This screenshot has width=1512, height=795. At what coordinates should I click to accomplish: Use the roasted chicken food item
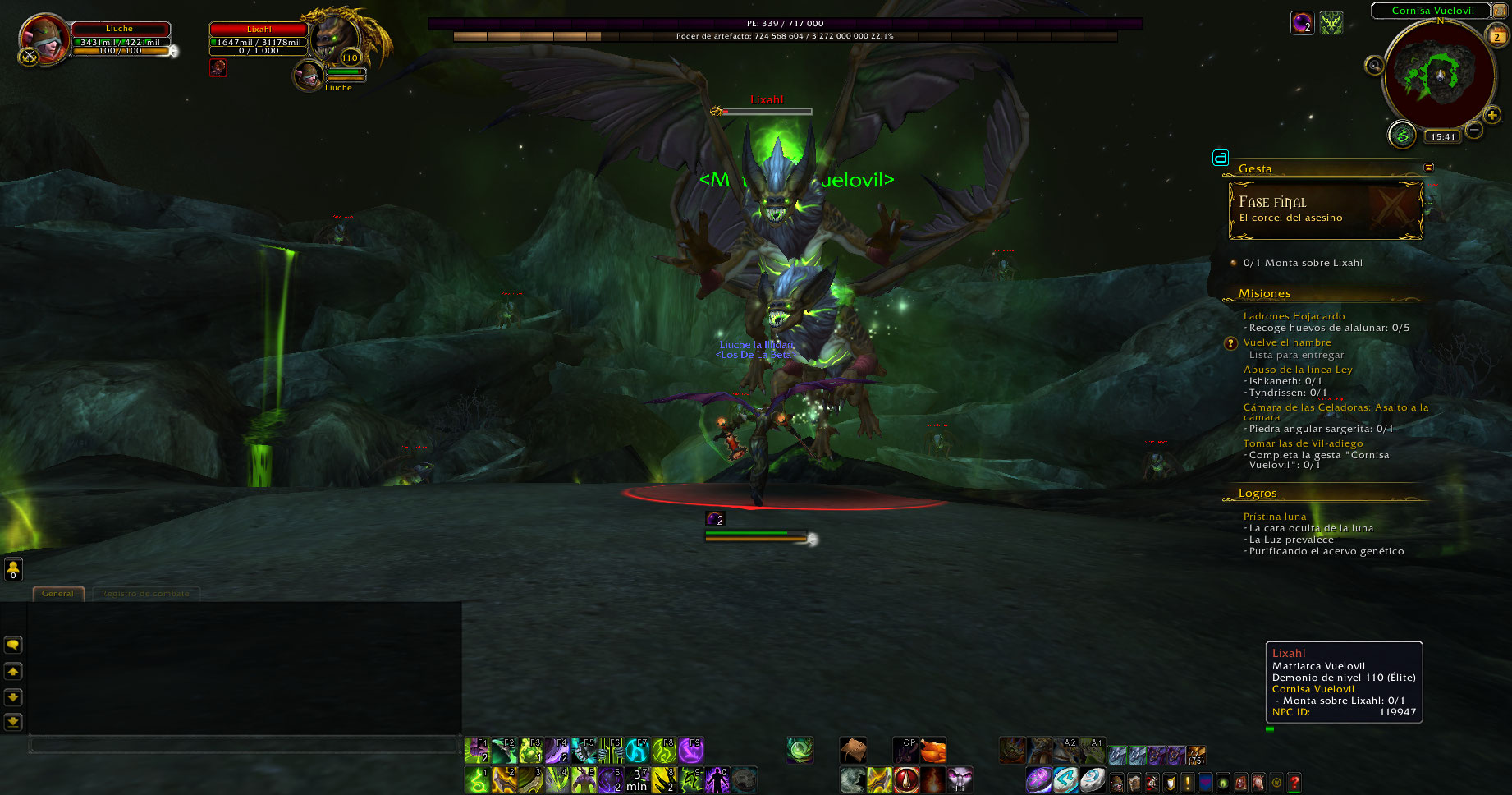932,751
